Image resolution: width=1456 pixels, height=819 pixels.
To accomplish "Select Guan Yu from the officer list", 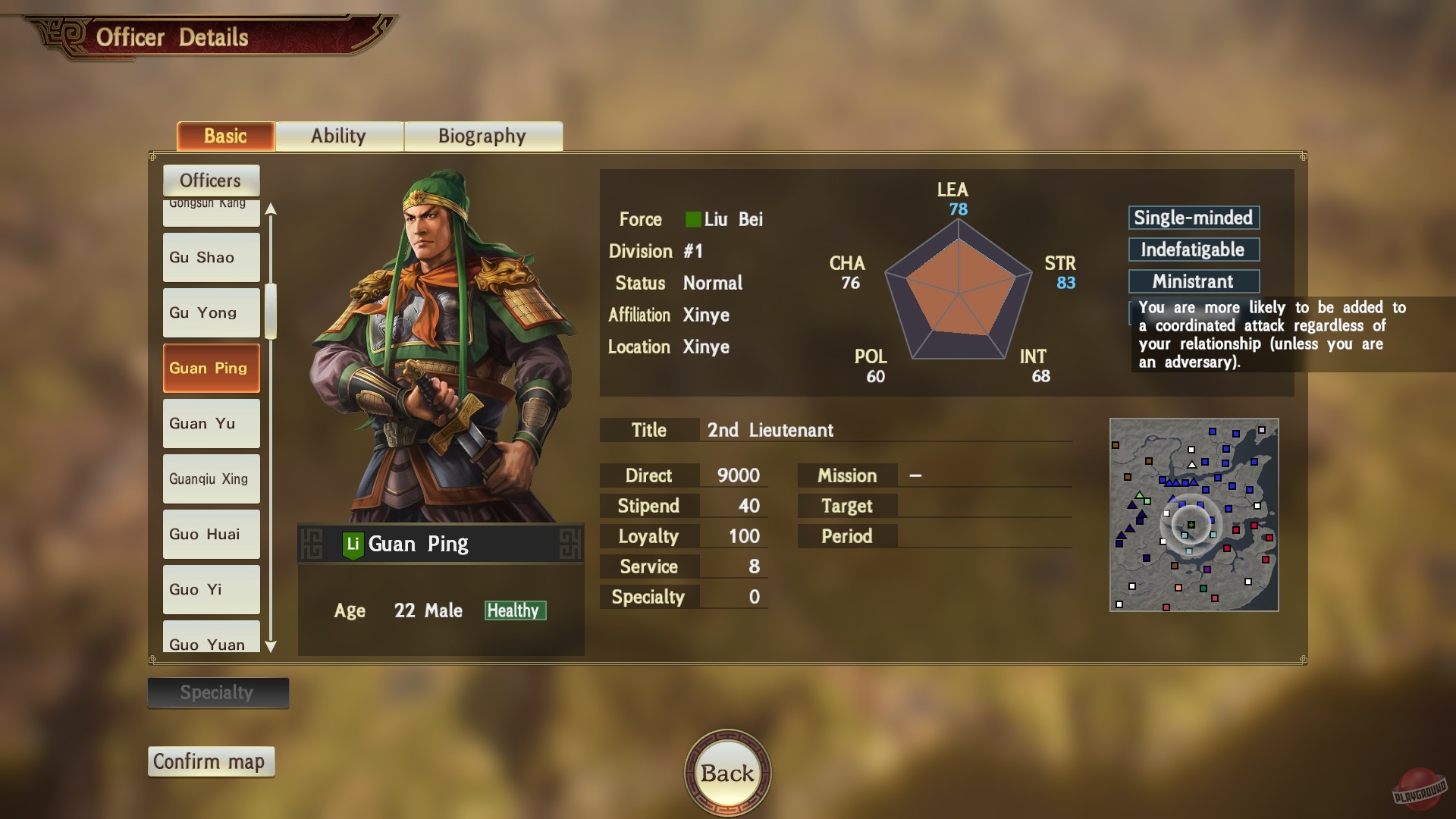I will click(x=210, y=423).
